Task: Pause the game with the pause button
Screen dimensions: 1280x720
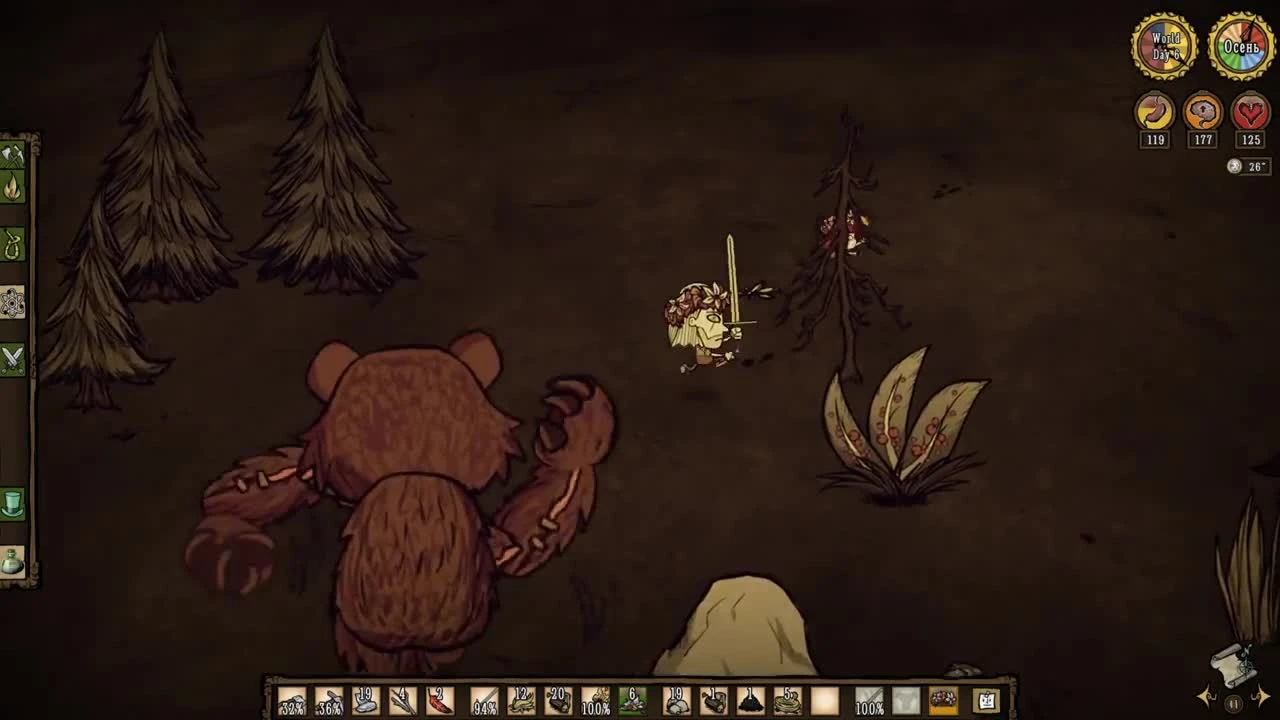Action: [x=1233, y=704]
